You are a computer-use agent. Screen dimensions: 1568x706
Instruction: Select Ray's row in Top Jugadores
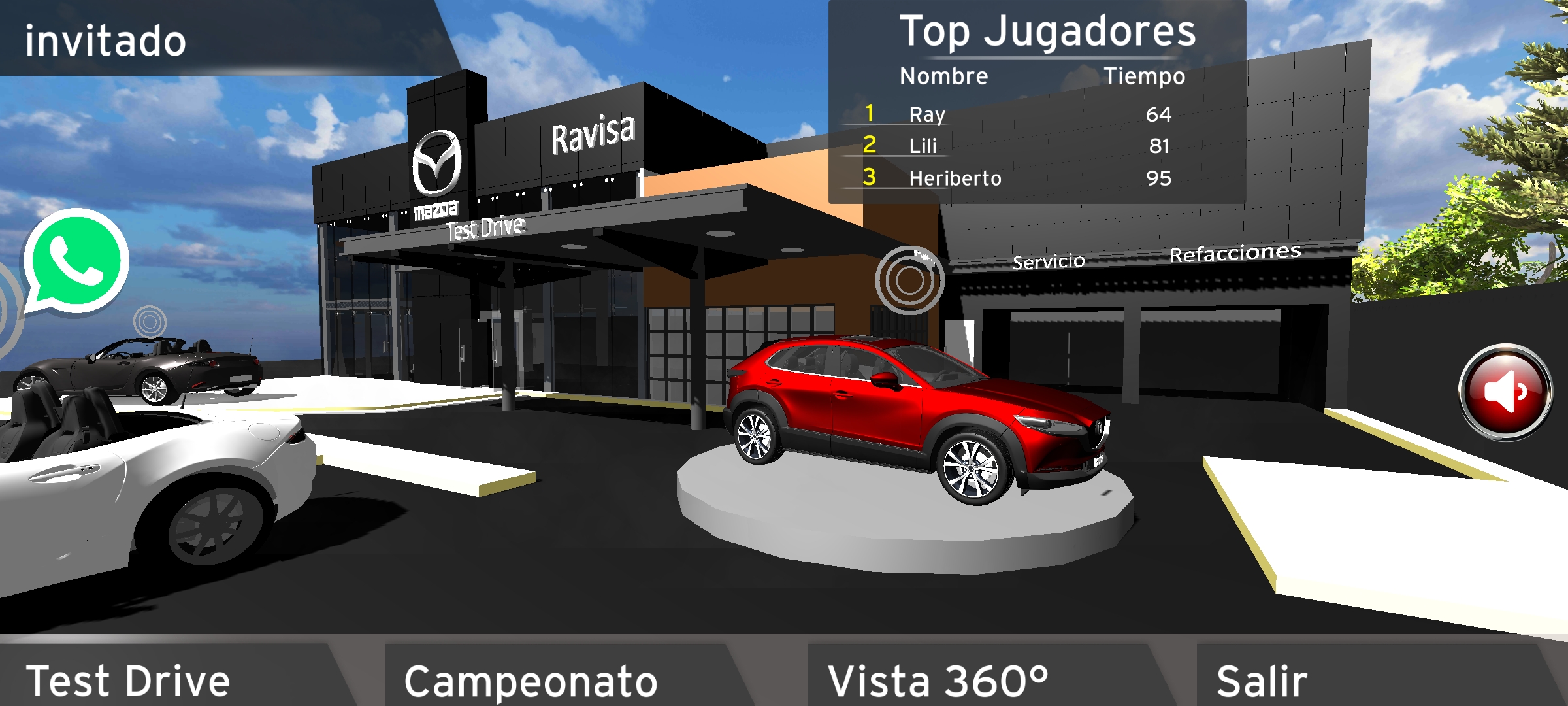tap(1019, 114)
